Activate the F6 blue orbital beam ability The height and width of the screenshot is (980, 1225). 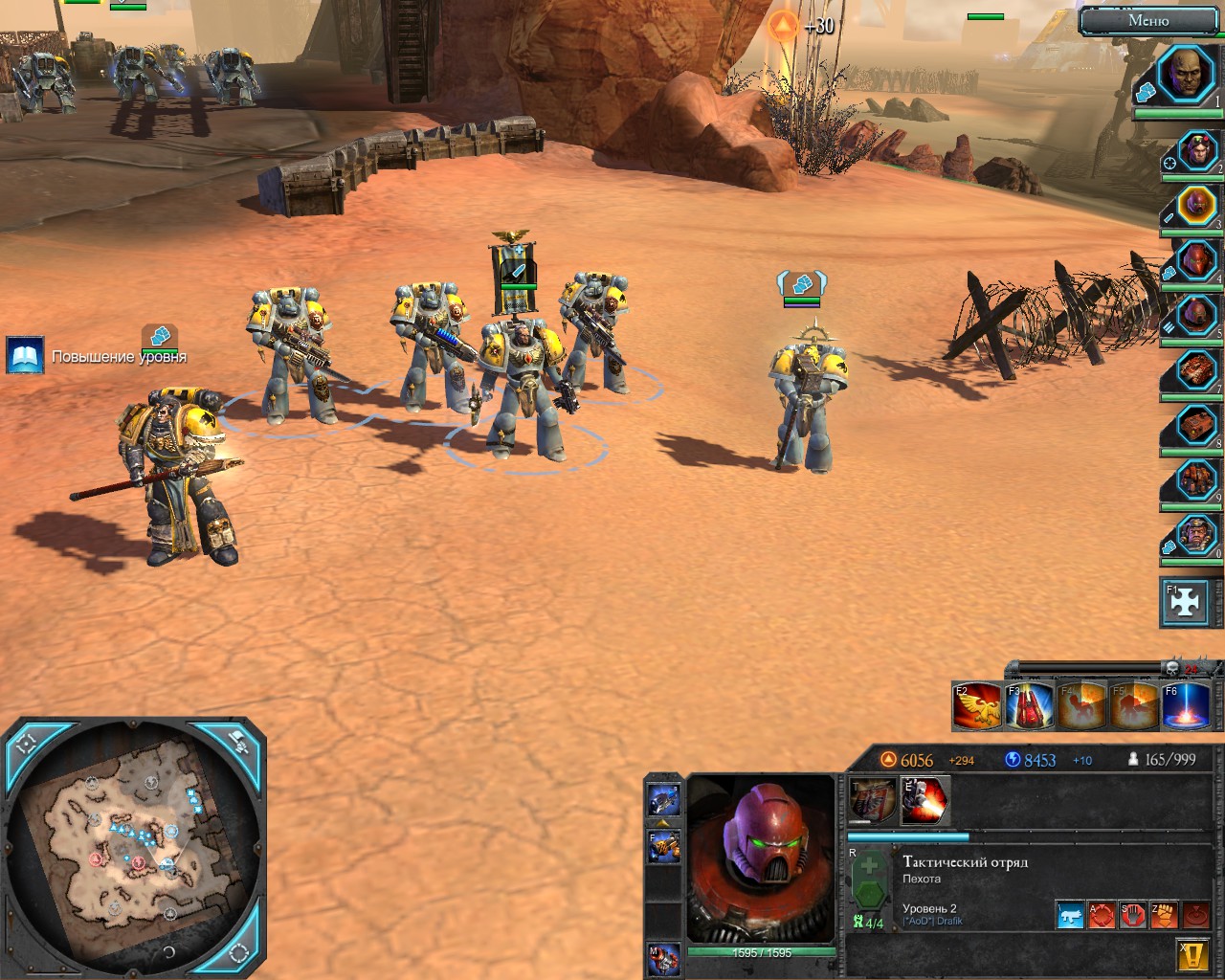pyautogui.click(x=1185, y=706)
